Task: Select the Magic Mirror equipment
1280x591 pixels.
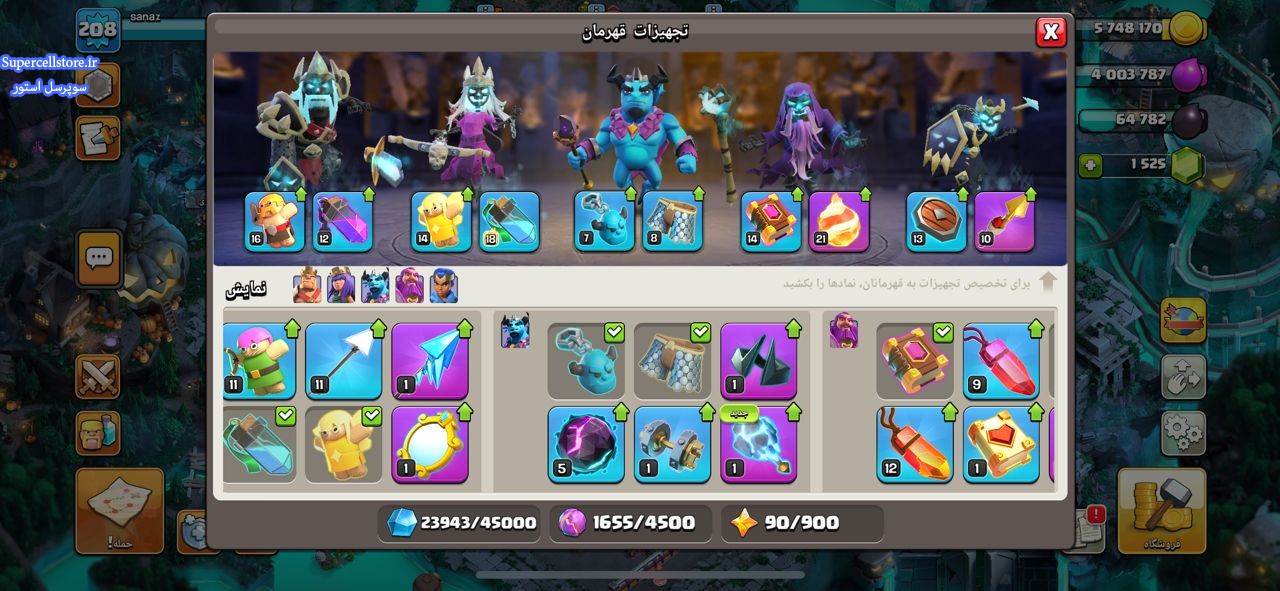Action: coord(429,445)
